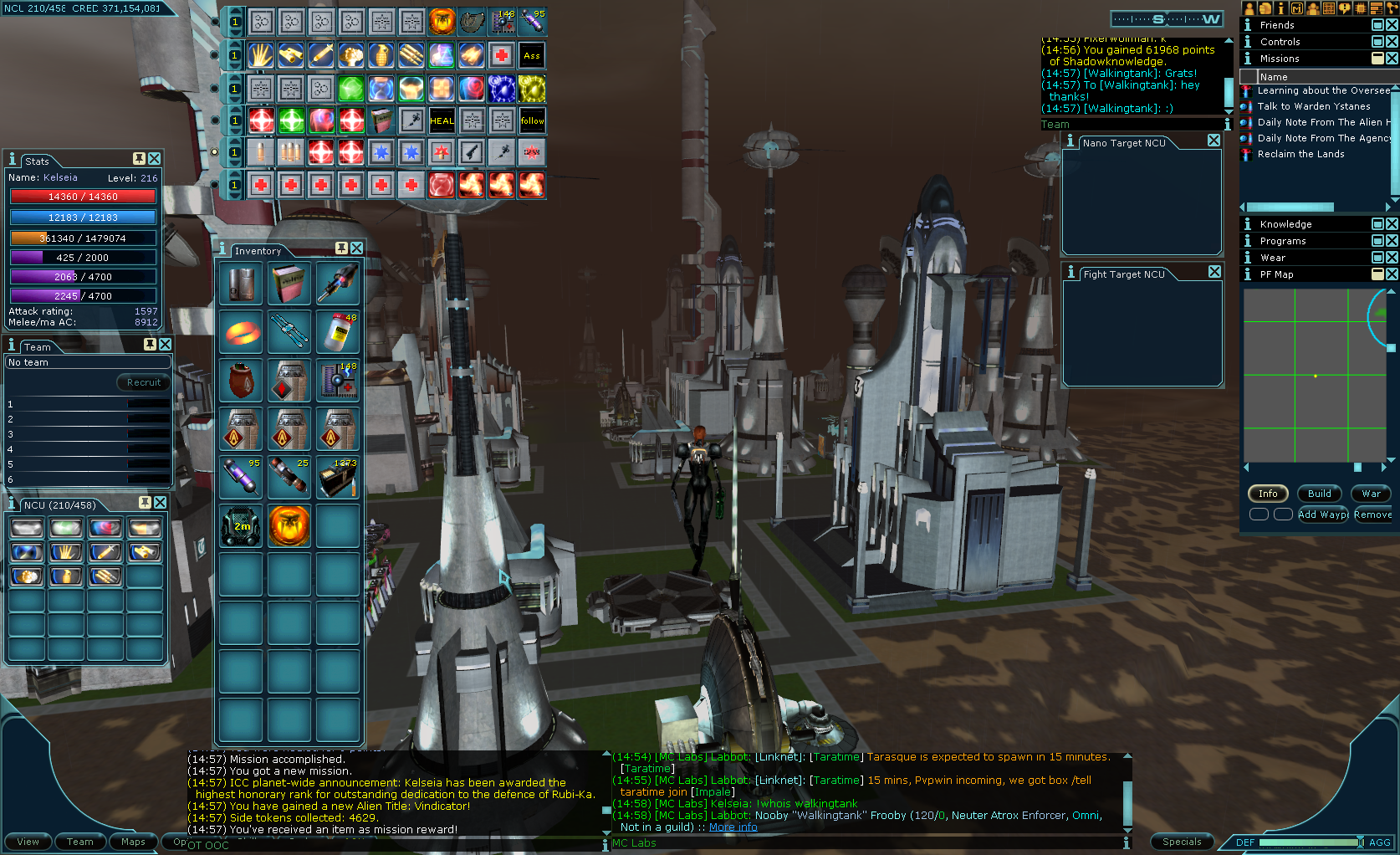Close the Nano Target NCU window
The height and width of the screenshot is (855, 1400).
tap(1214, 141)
